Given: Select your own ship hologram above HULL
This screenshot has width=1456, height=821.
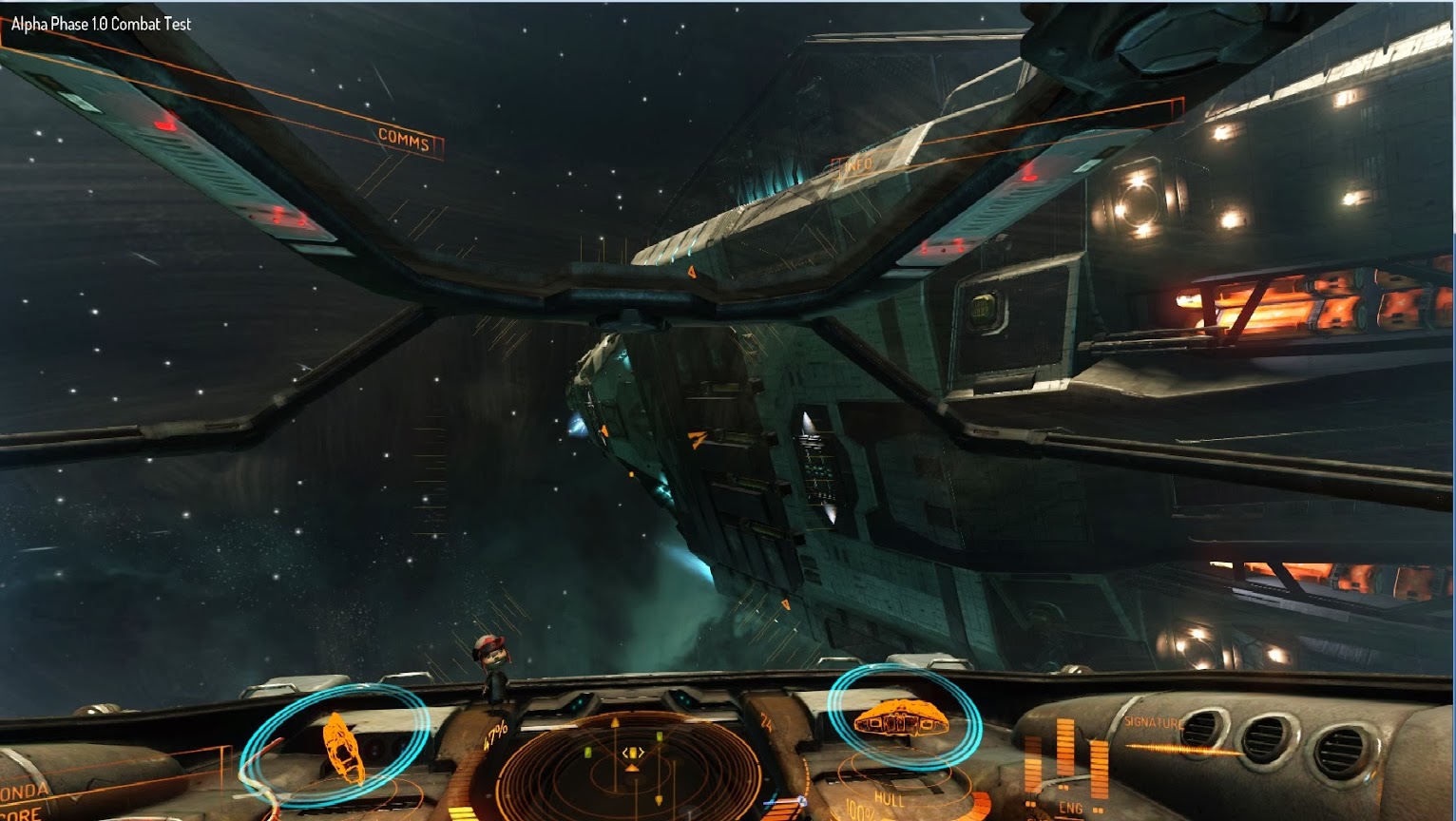Looking at the screenshot, I should point(900,718).
